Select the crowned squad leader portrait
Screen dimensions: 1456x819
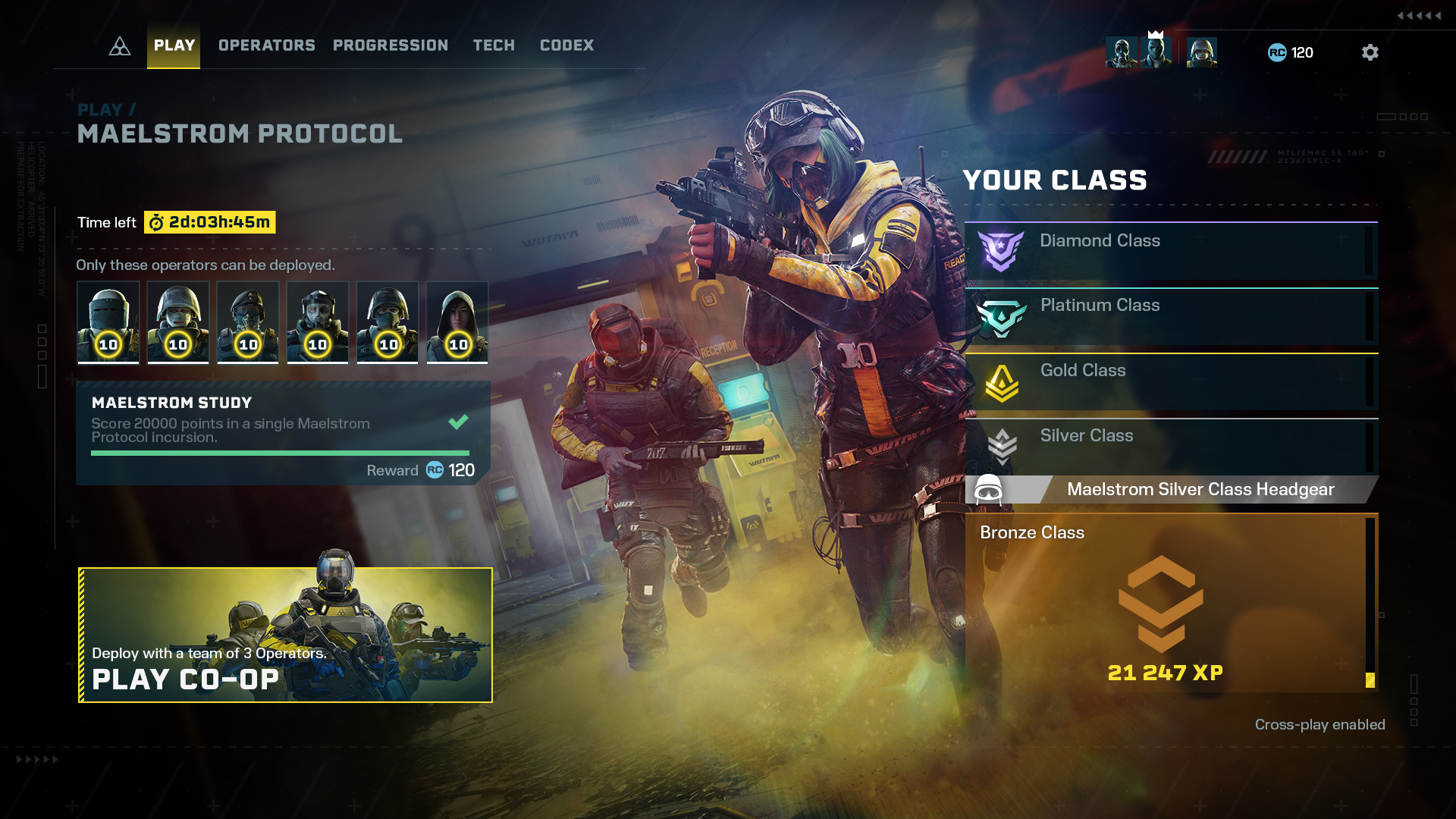[1156, 52]
